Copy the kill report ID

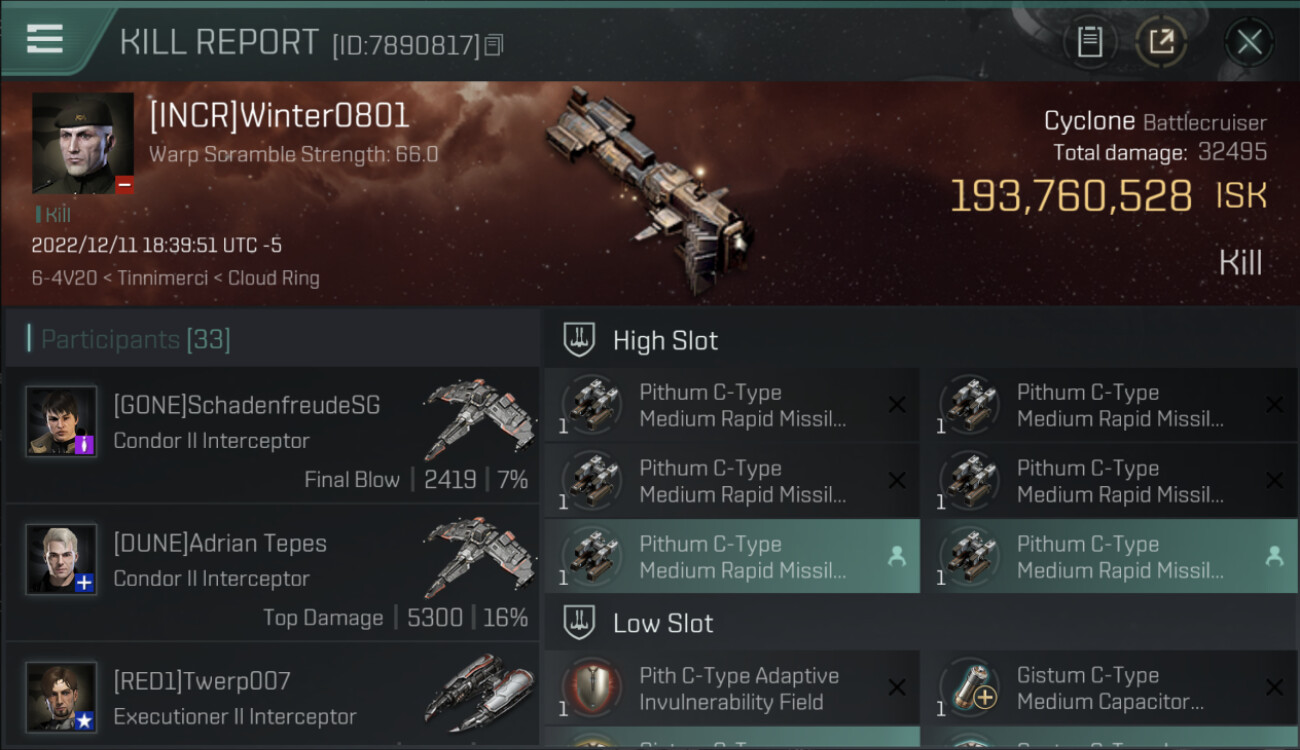click(494, 45)
